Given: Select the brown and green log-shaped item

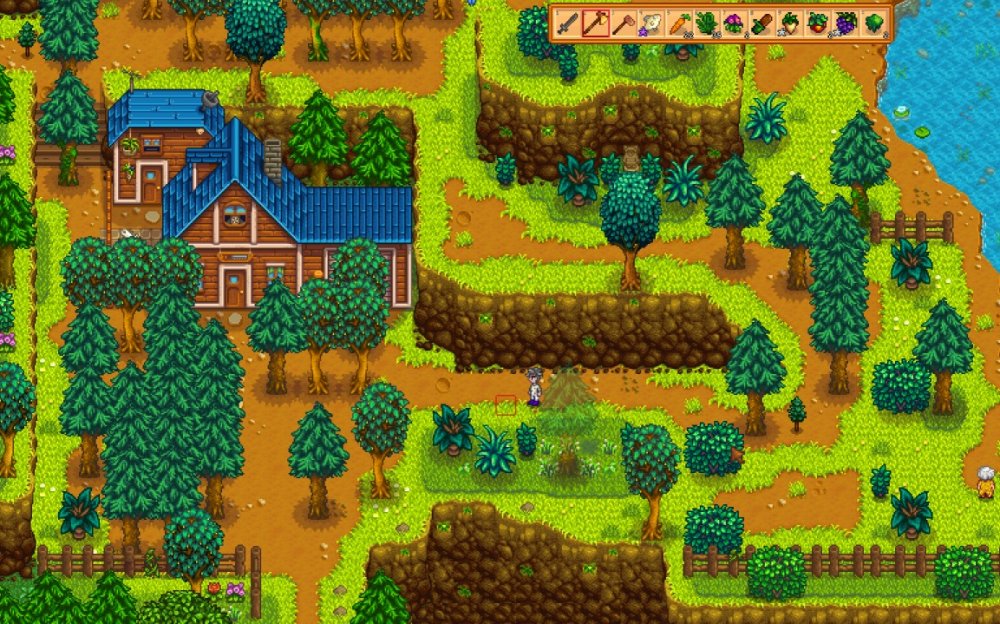Looking at the screenshot, I should (x=762, y=23).
